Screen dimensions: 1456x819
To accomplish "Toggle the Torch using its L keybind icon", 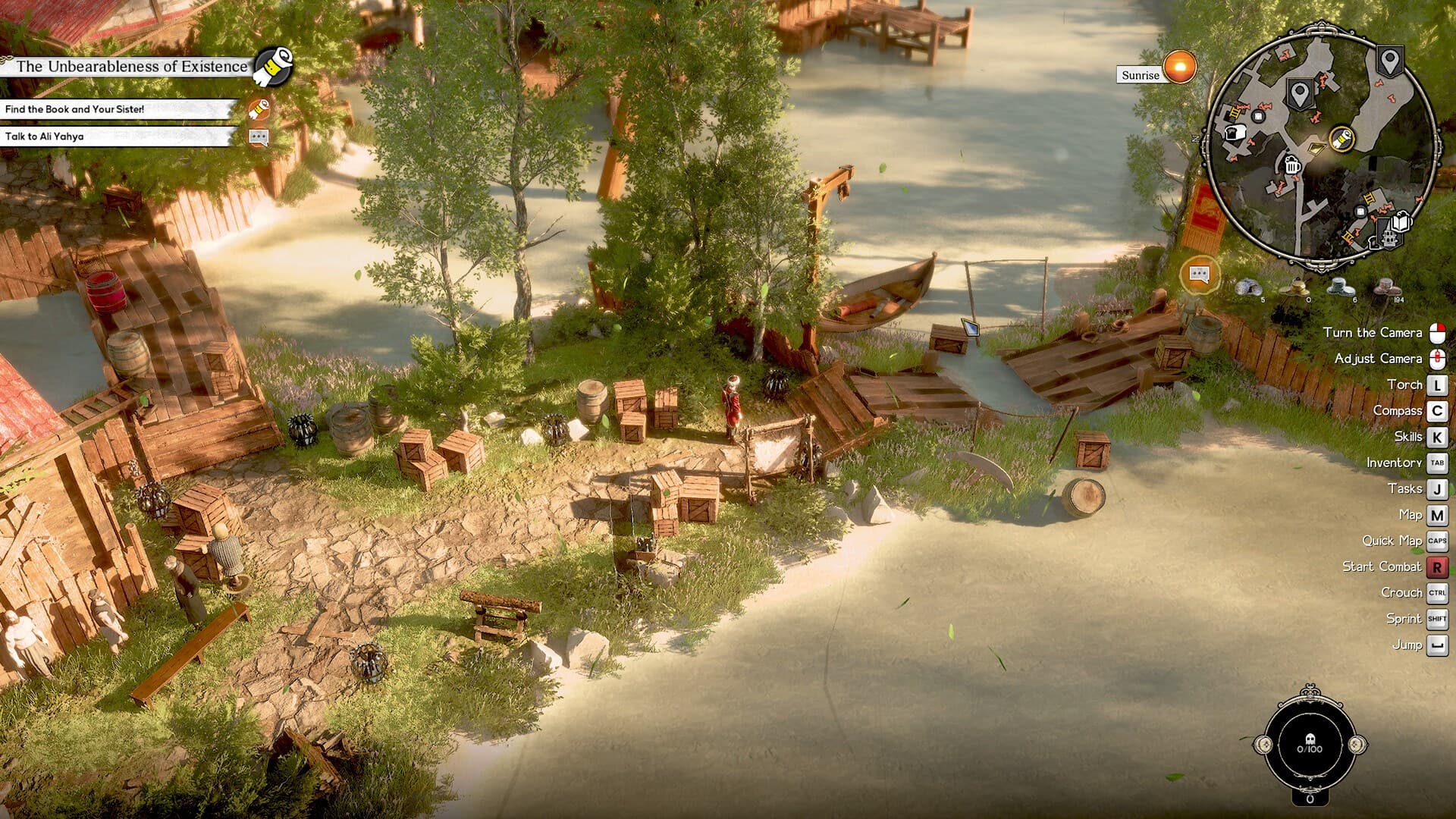I will pos(1438,384).
